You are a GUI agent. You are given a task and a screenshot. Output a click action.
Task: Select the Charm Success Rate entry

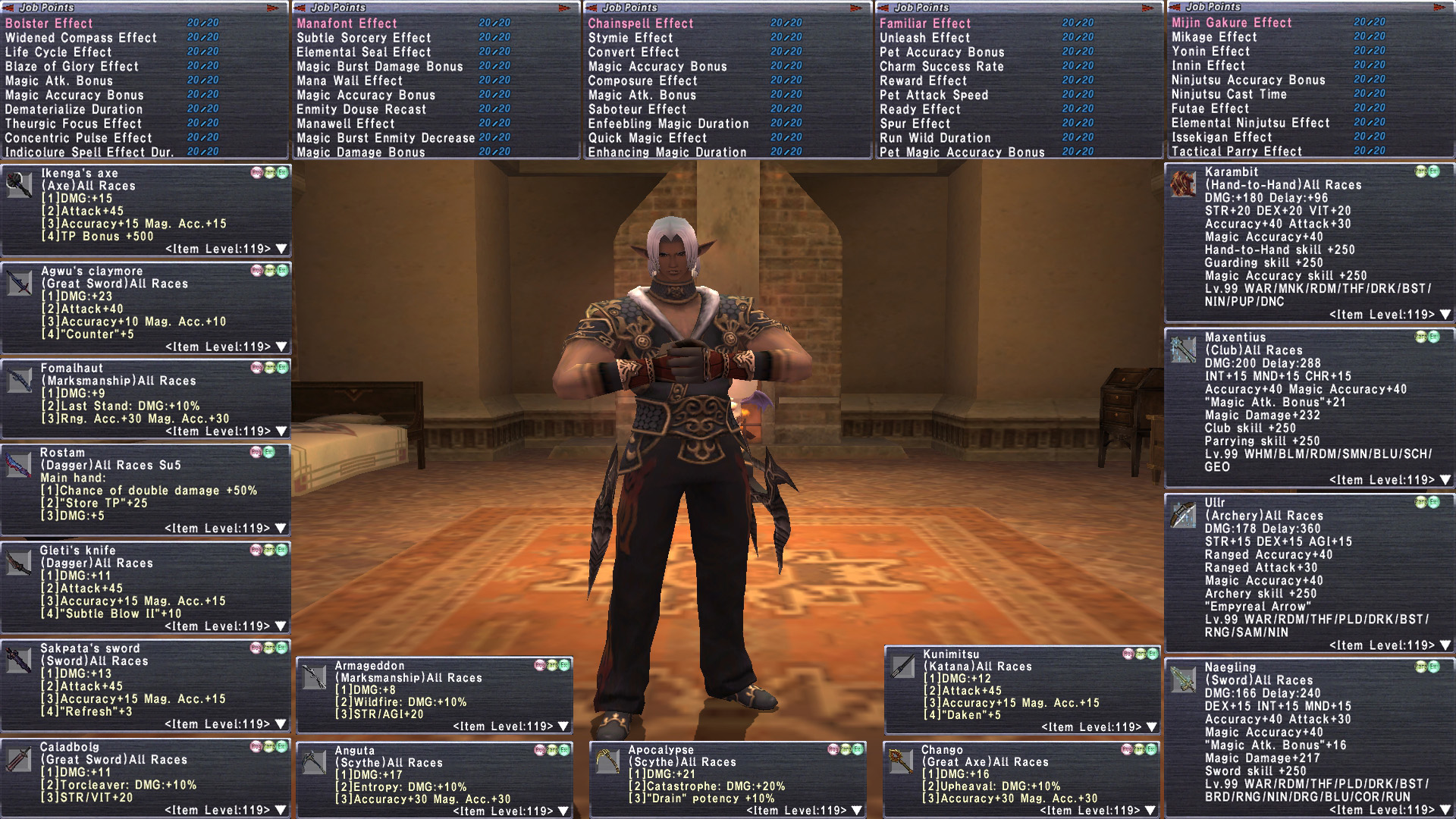point(941,67)
